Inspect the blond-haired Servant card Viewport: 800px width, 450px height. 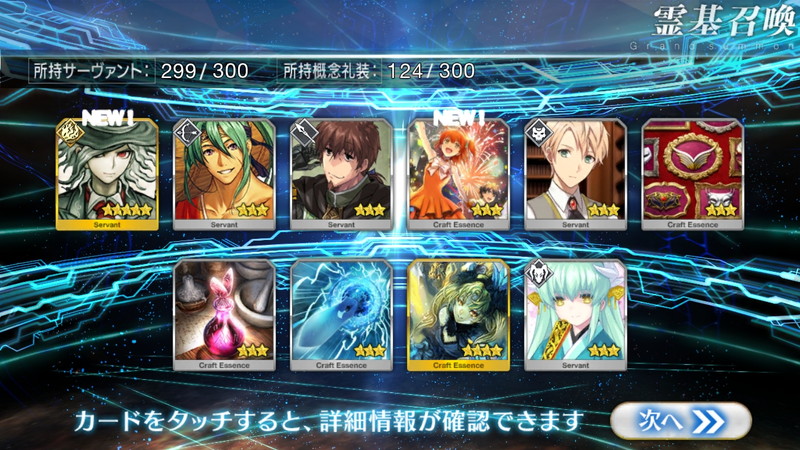pos(575,174)
